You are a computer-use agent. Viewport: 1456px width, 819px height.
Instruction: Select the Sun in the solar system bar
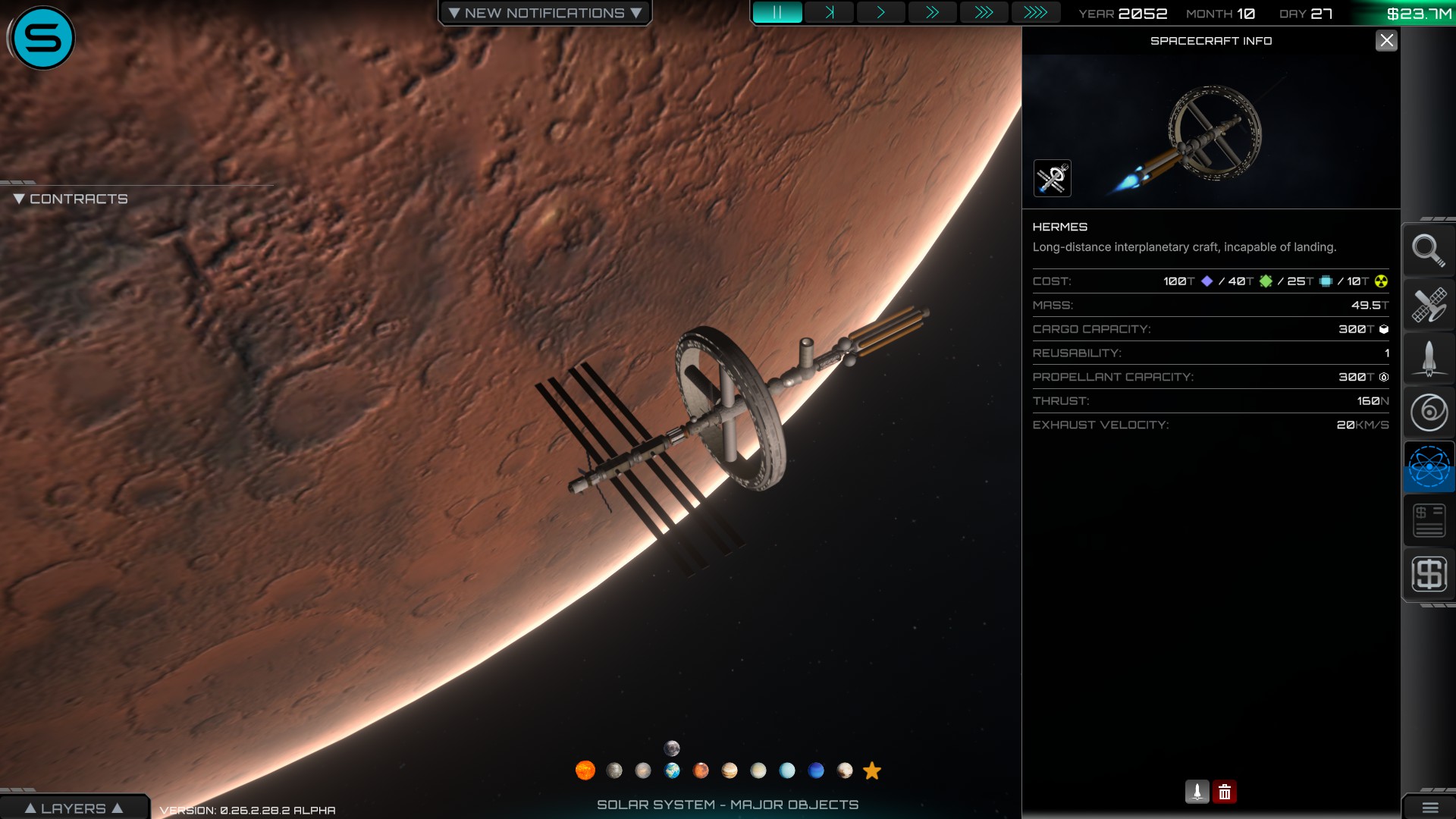(585, 770)
